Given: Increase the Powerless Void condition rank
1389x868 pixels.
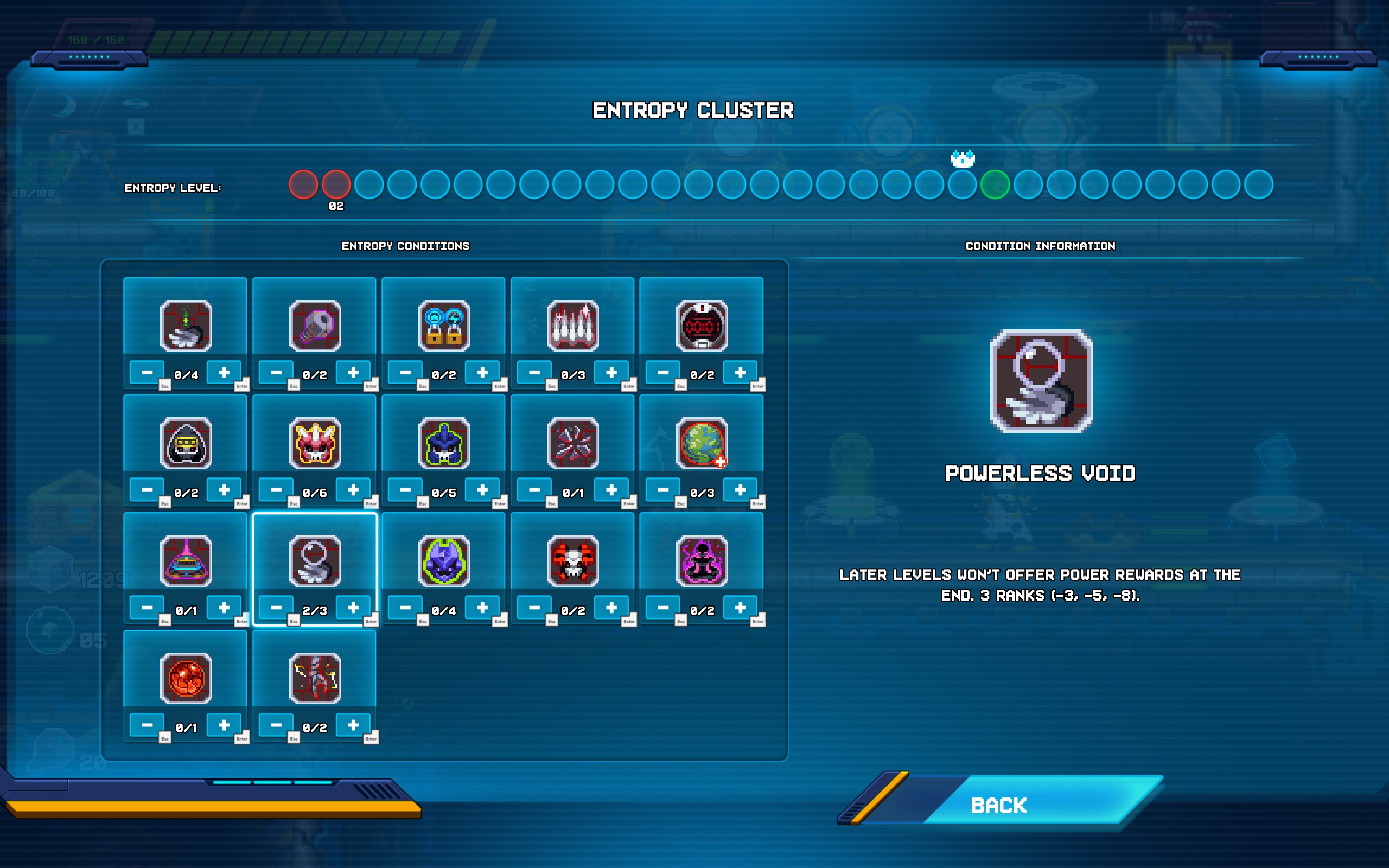Looking at the screenshot, I should [353, 608].
